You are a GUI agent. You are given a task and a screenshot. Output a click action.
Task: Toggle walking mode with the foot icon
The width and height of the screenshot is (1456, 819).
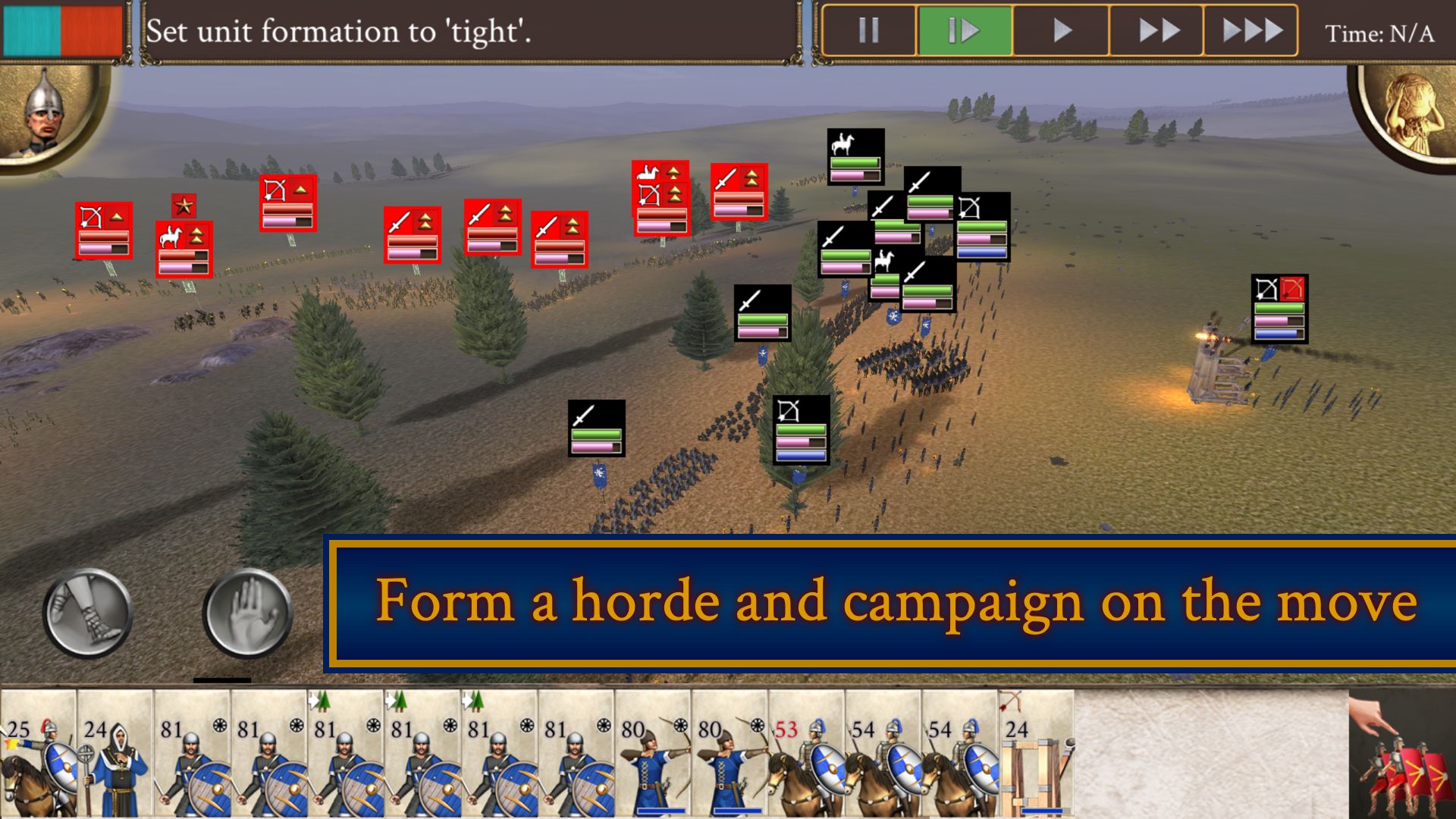tap(86, 611)
